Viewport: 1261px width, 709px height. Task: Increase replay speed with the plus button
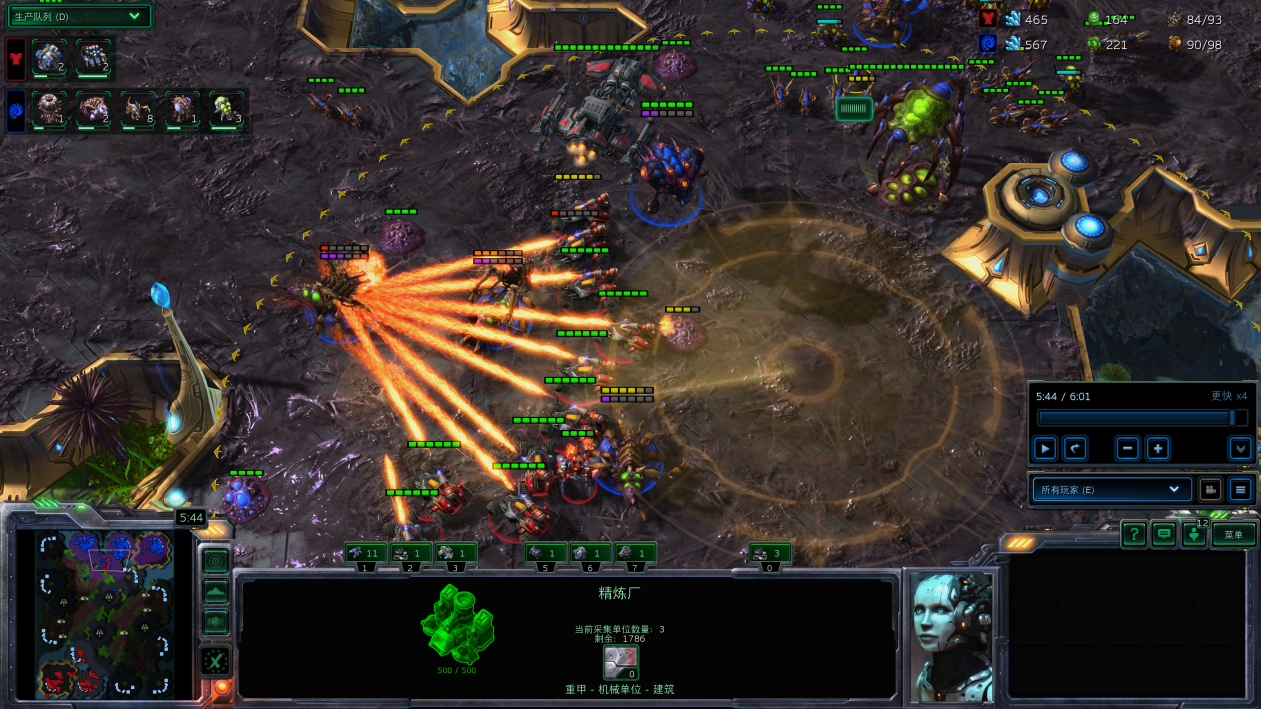tap(1157, 449)
